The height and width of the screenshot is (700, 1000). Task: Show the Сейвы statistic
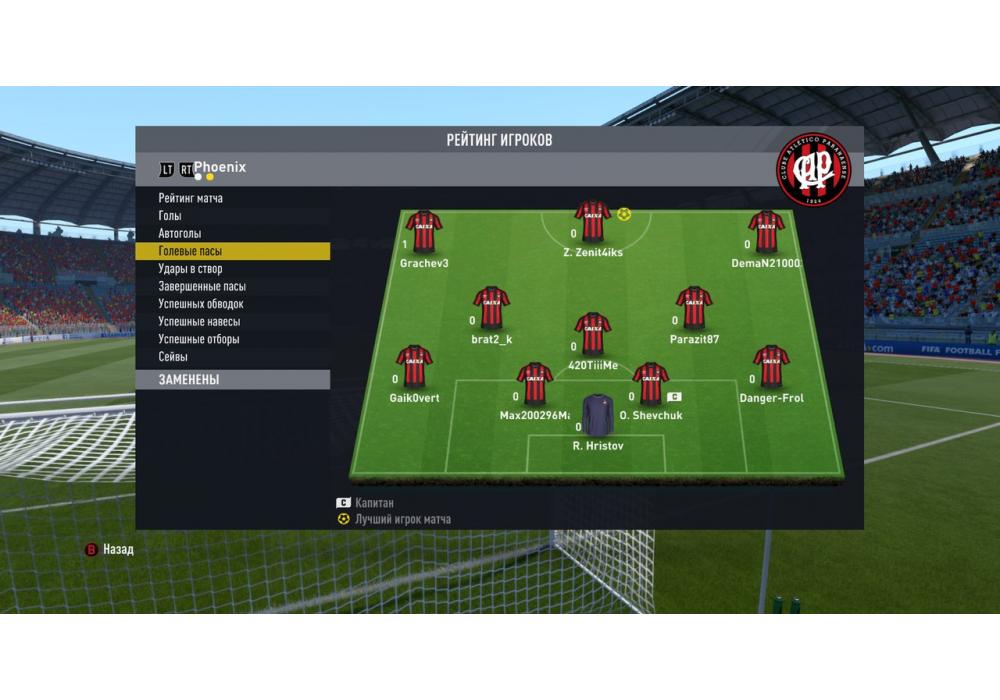(x=173, y=356)
